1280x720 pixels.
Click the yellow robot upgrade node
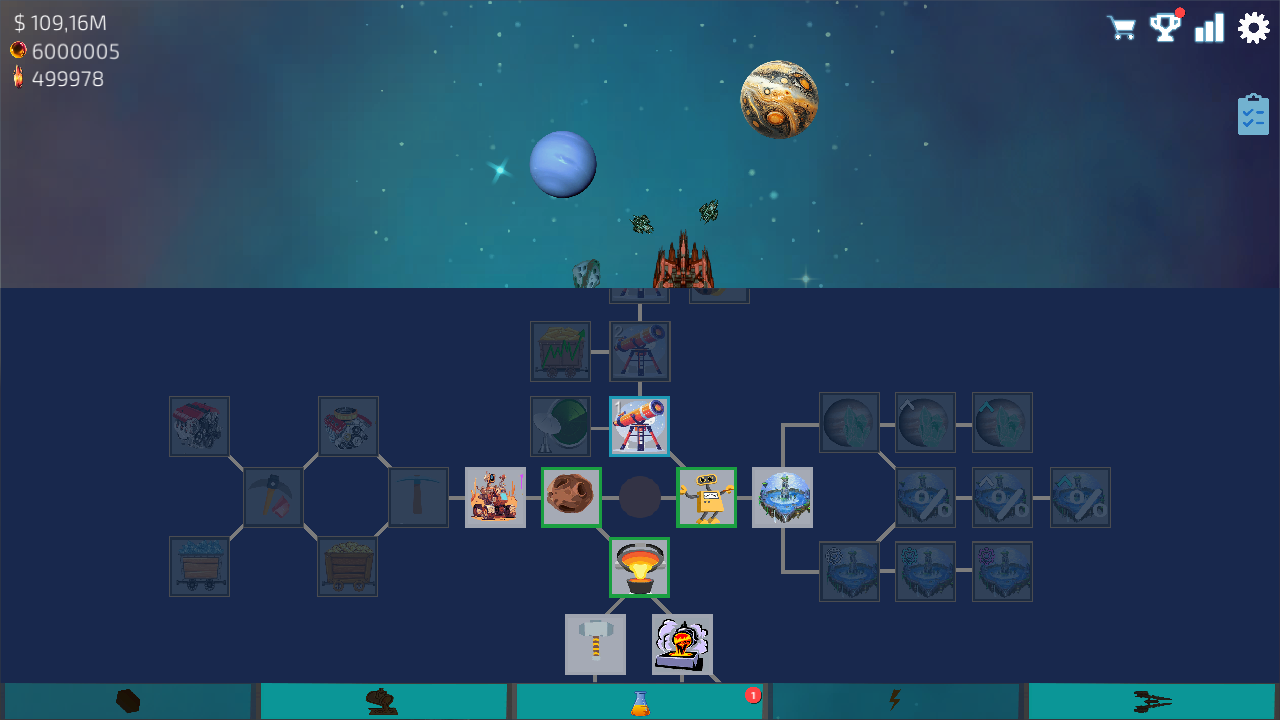point(706,497)
